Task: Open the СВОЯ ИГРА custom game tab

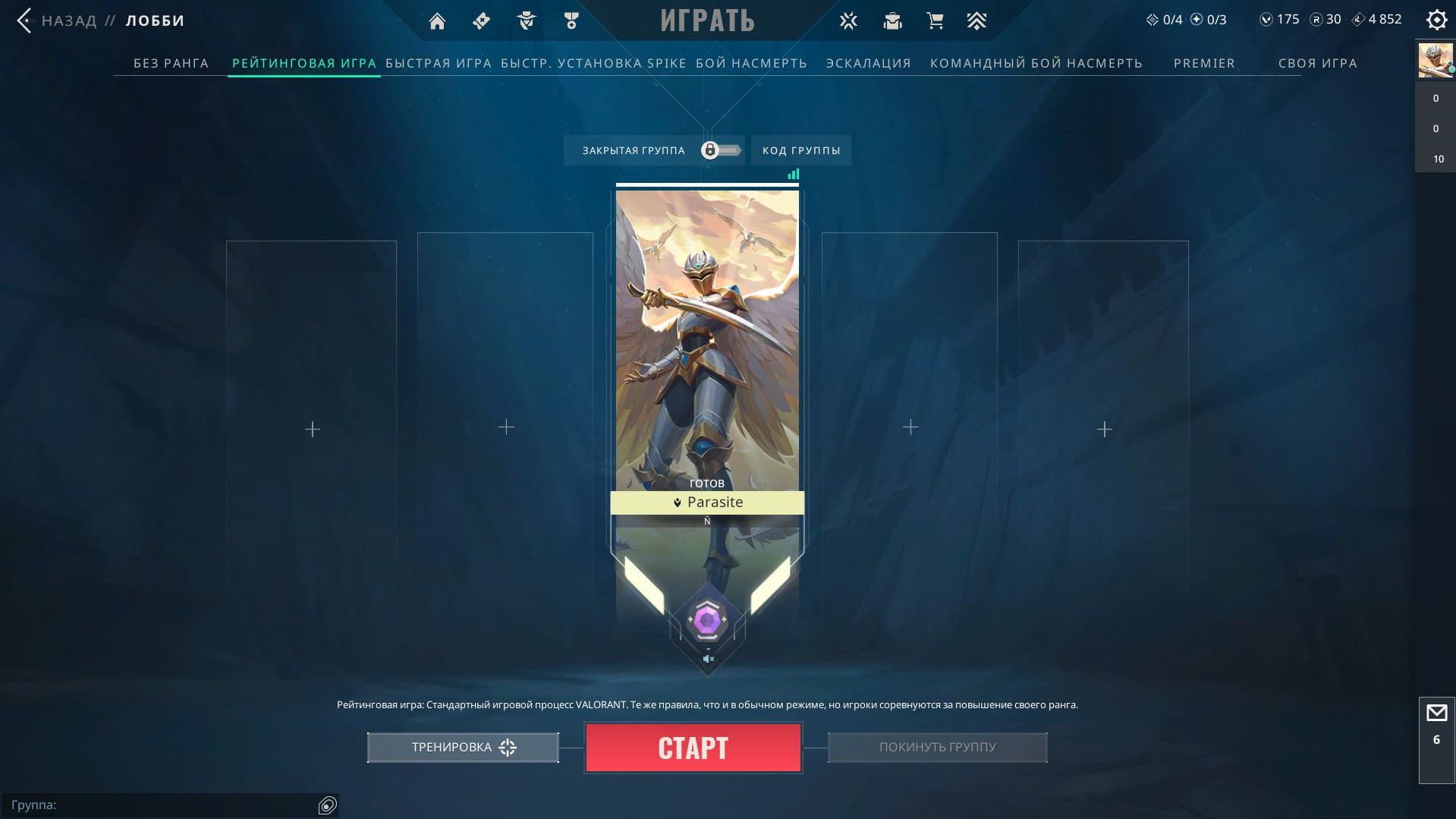Action: click(1317, 63)
